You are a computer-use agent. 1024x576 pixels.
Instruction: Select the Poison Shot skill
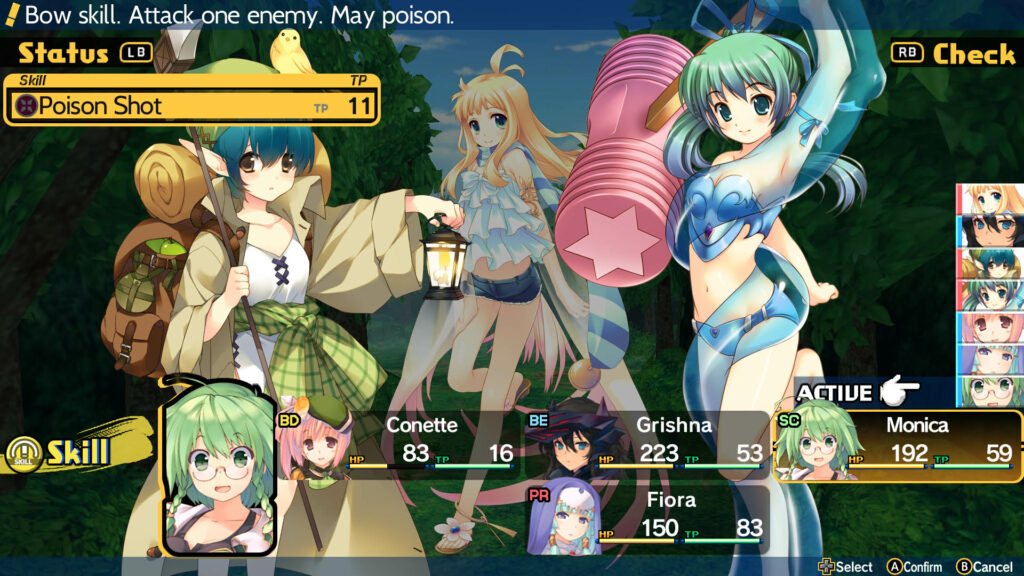[190, 106]
